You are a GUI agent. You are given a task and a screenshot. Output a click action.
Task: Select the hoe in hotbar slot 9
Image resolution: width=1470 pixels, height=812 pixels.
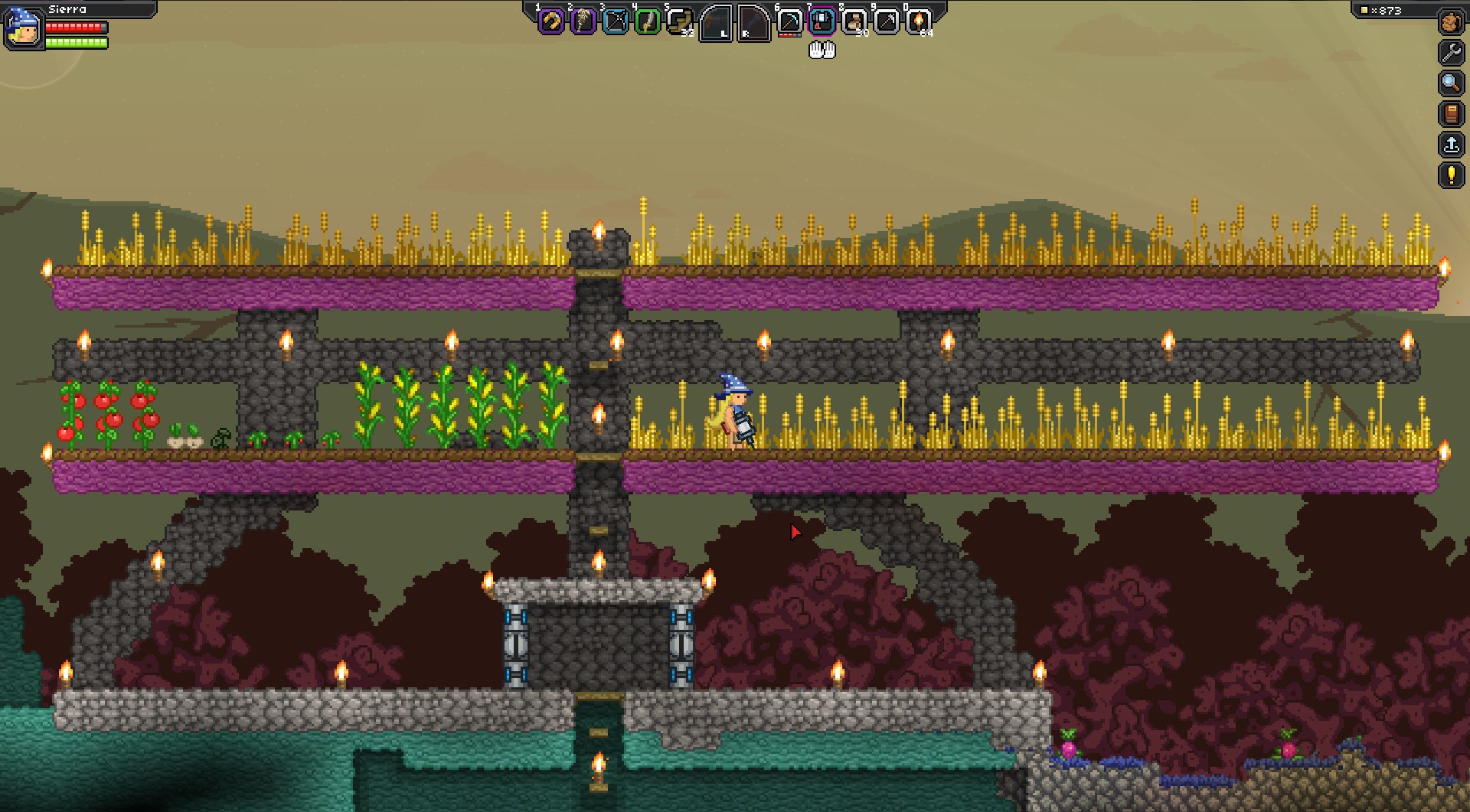tap(886, 21)
